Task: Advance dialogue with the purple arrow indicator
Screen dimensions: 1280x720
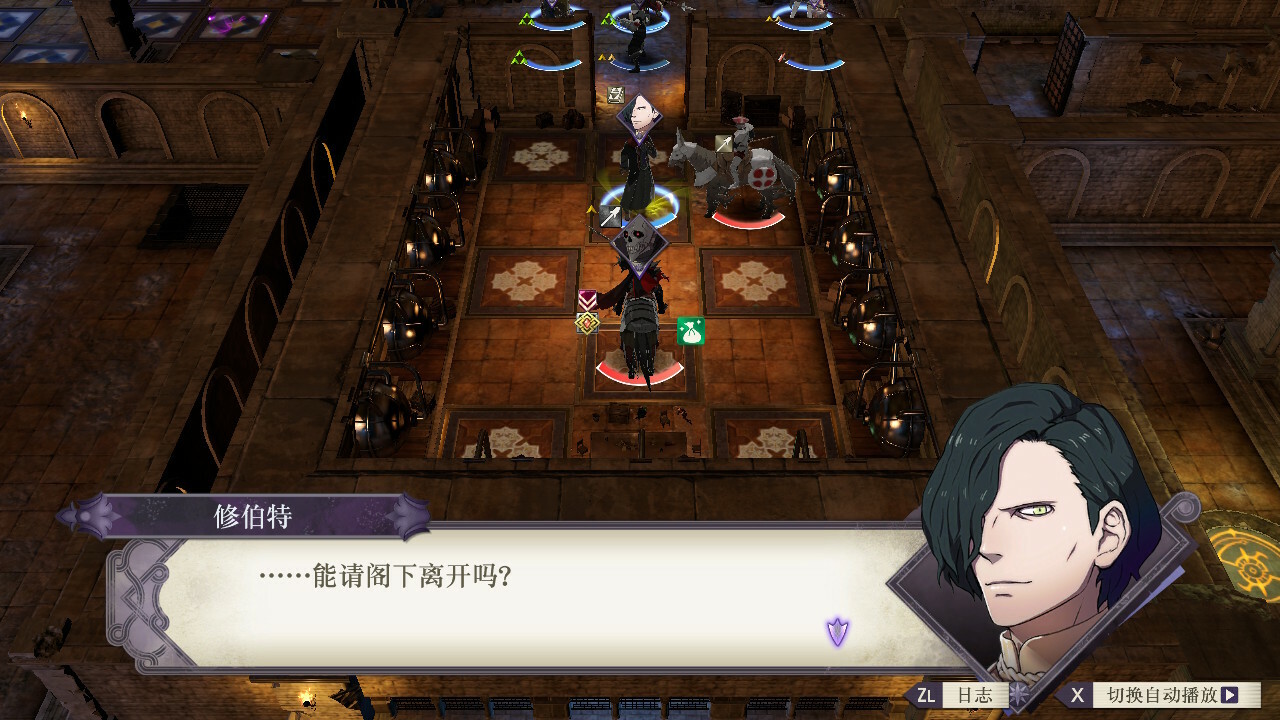Action: (837, 631)
